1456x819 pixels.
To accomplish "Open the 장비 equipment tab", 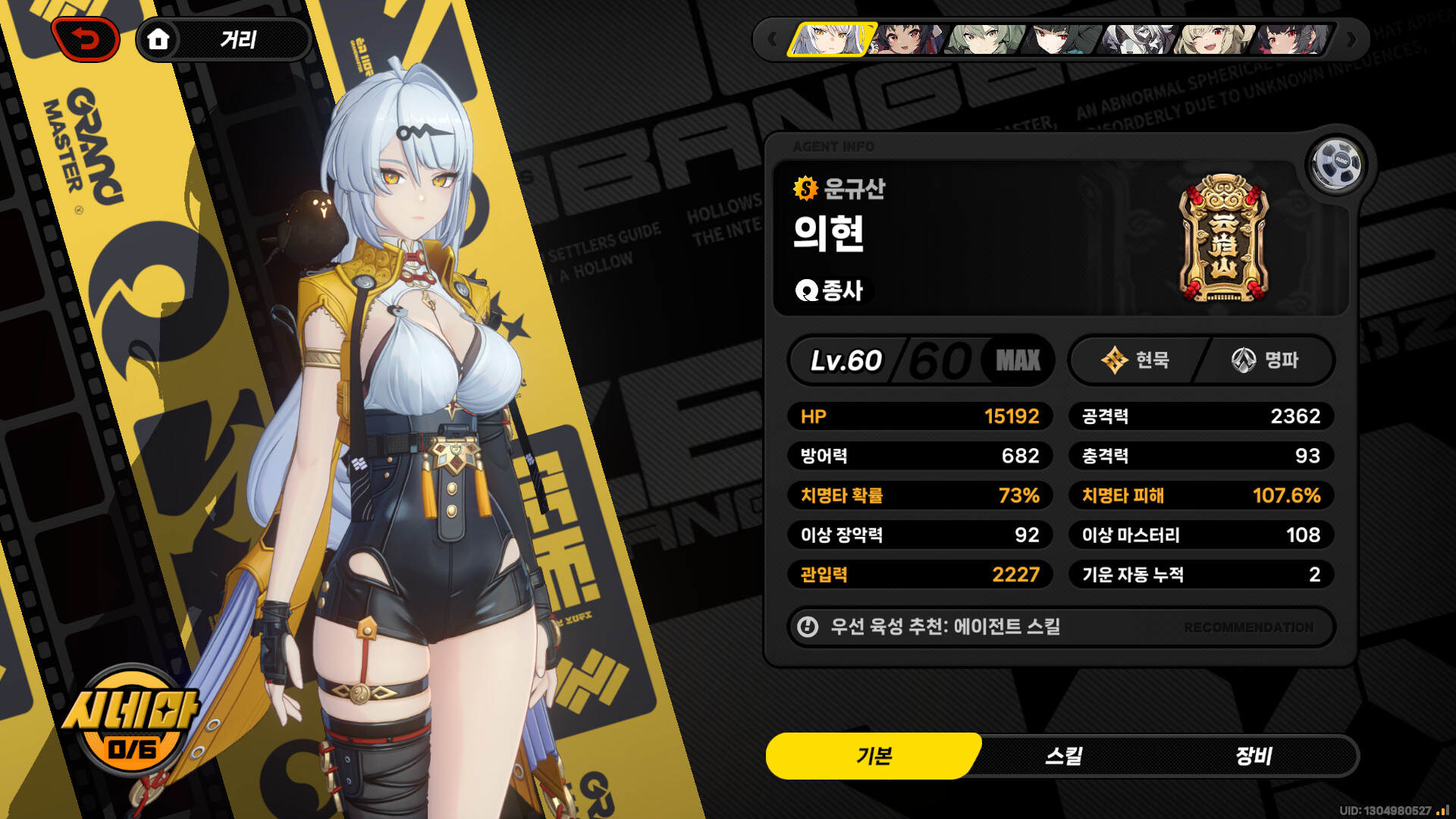I will pos(1254,756).
